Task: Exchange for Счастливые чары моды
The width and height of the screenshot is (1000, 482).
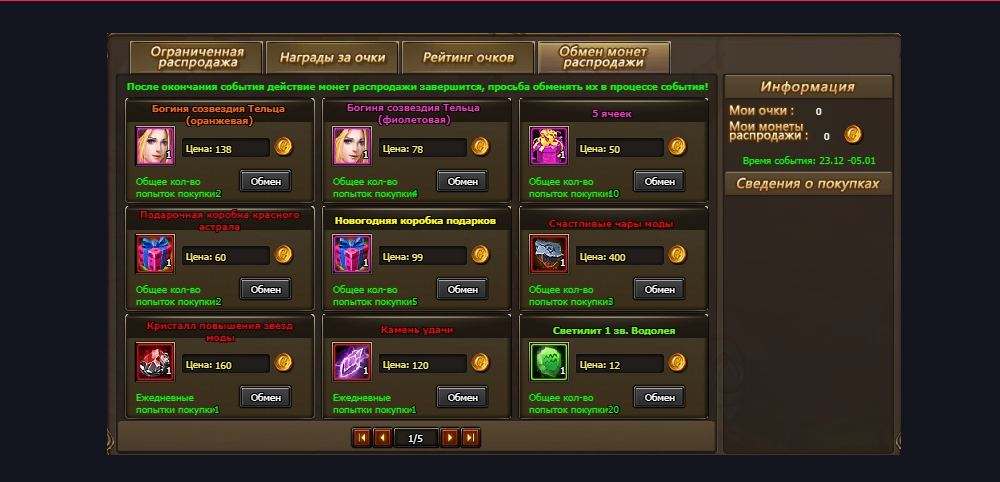Action: [659, 289]
